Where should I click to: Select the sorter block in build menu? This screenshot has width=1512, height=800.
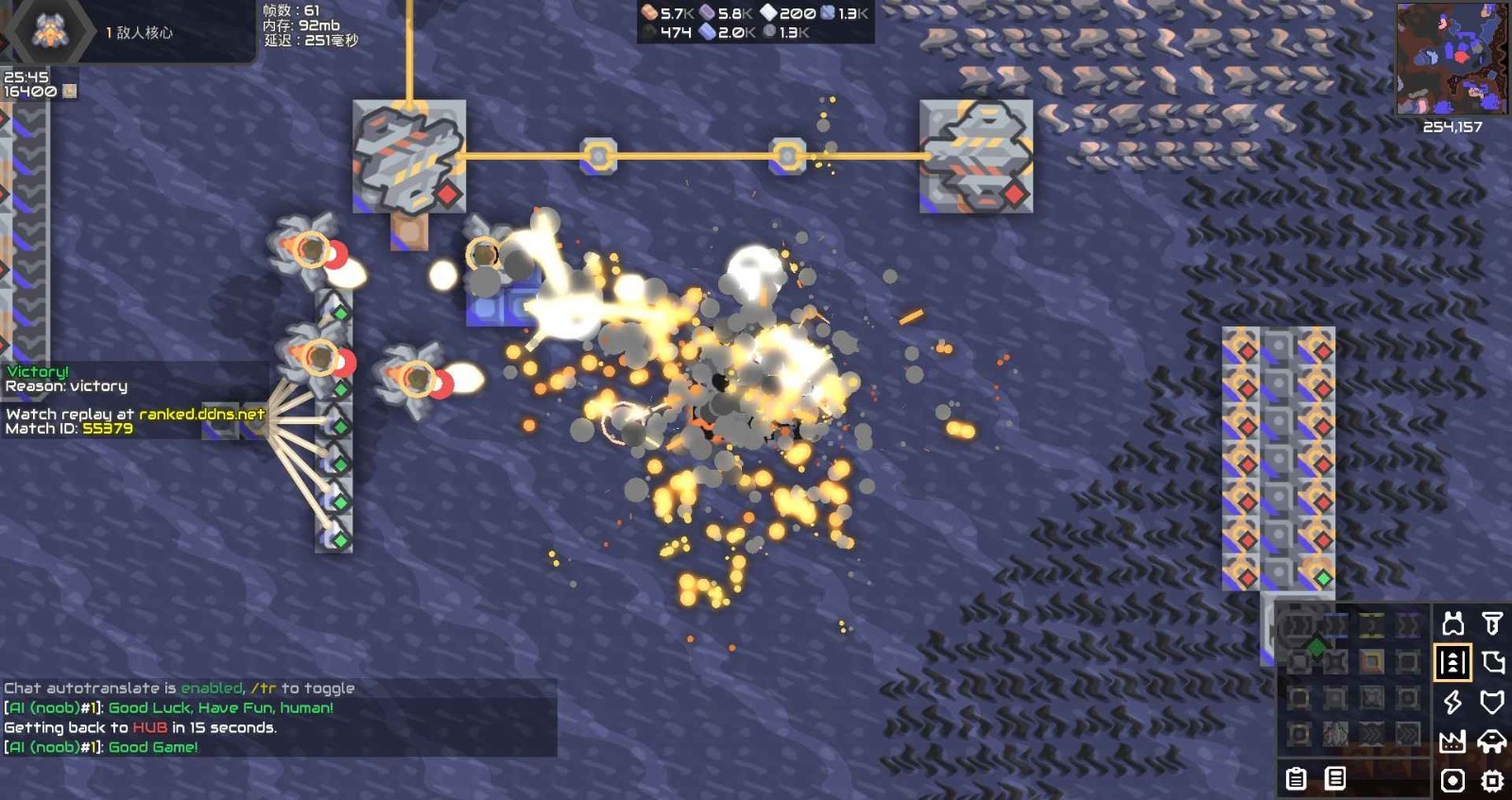pos(1372,663)
